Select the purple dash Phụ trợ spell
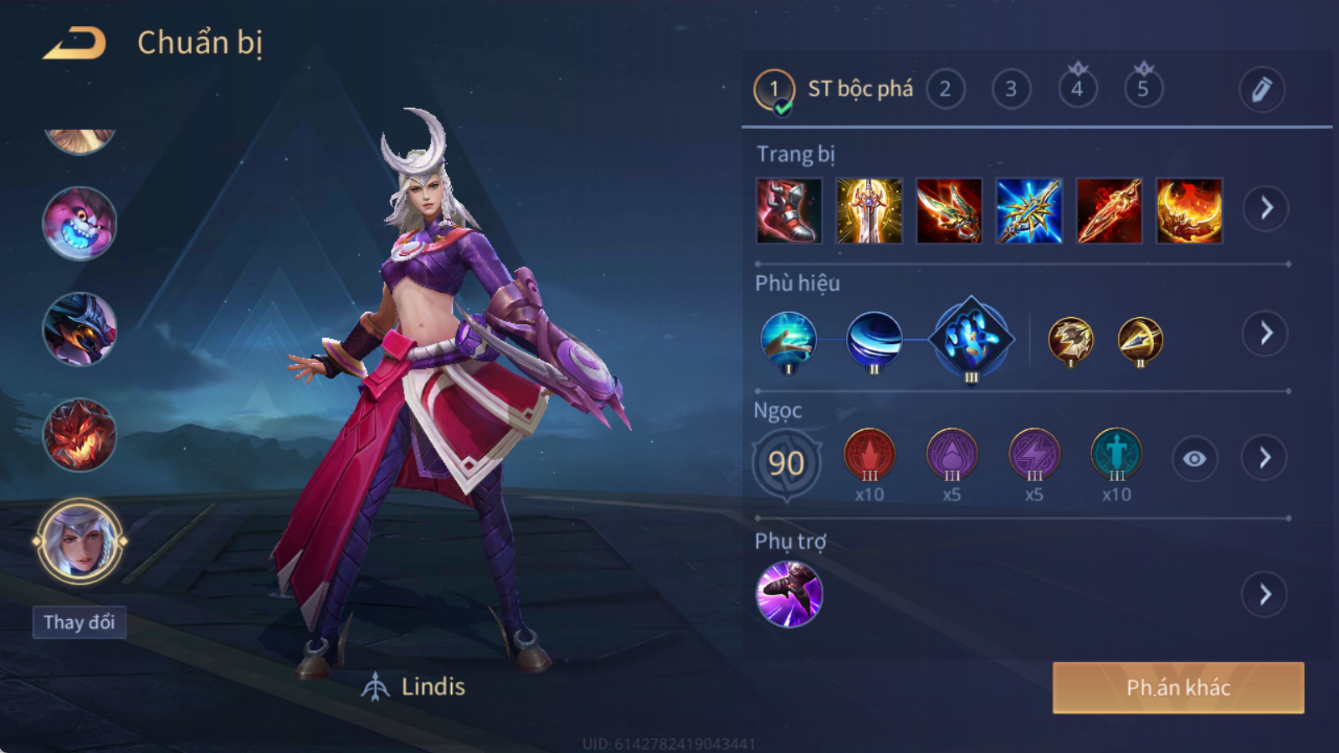Image resolution: width=1339 pixels, height=753 pixels. tap(789, 594)
